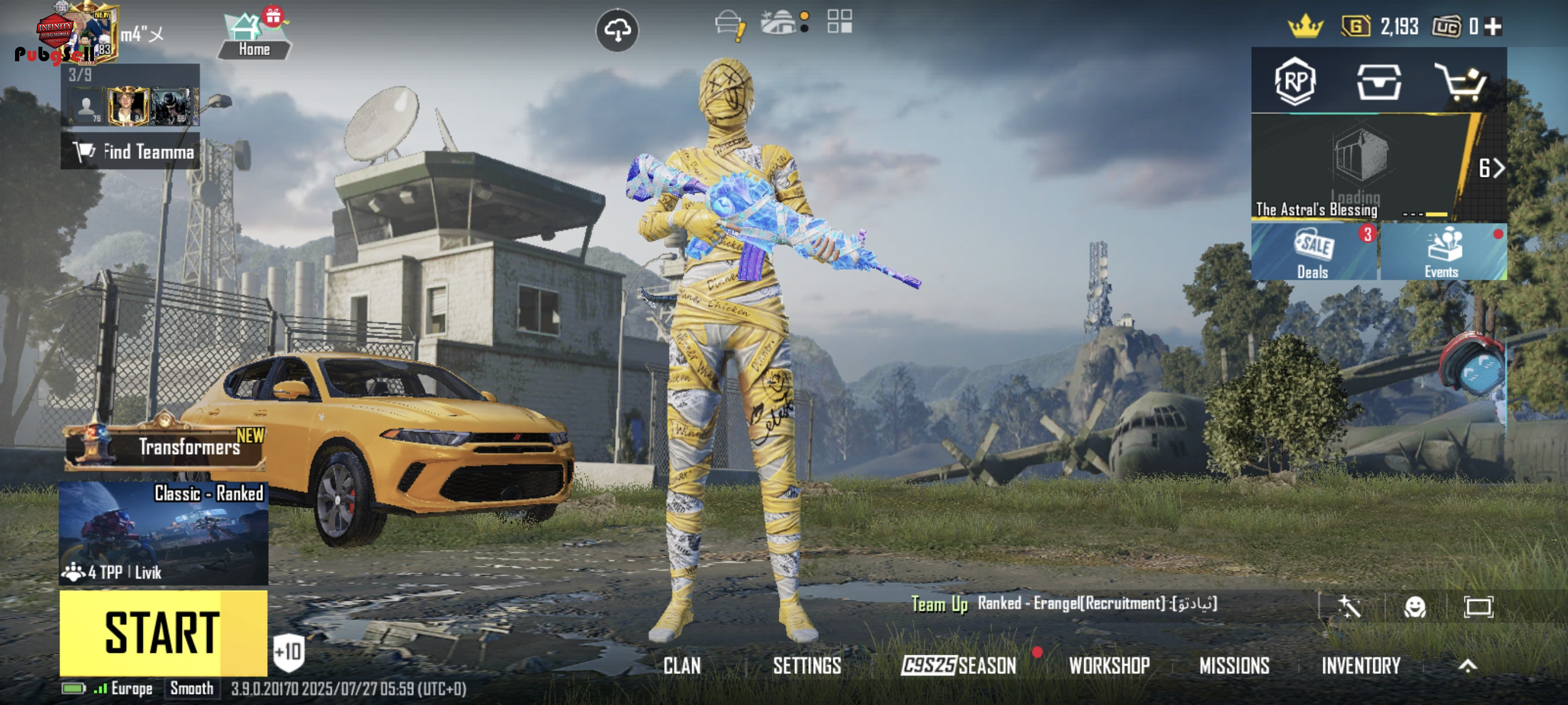Tap the yellow START button
1568x705 pixels.
click(162, 633)
